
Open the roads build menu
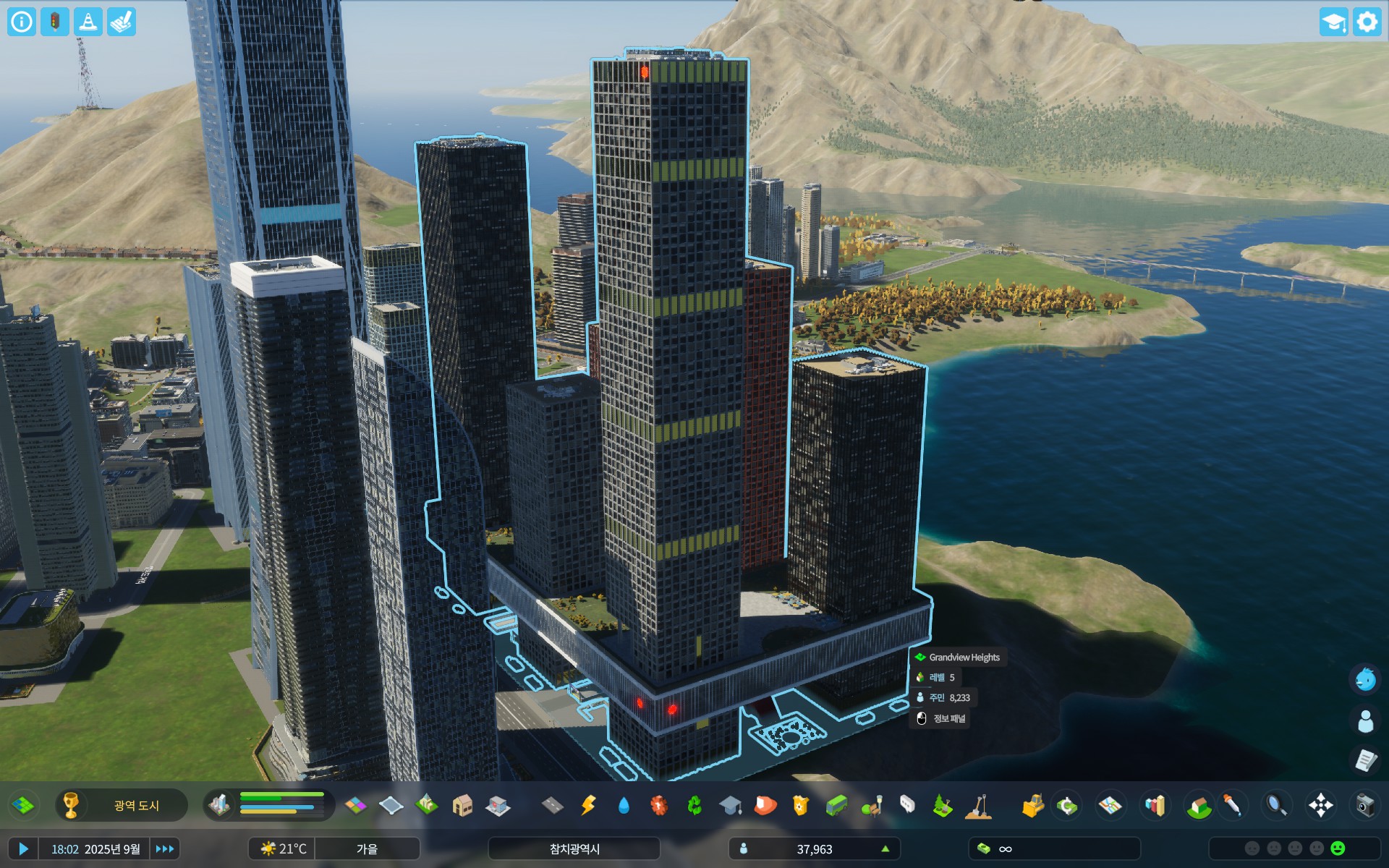pos(552,805)
